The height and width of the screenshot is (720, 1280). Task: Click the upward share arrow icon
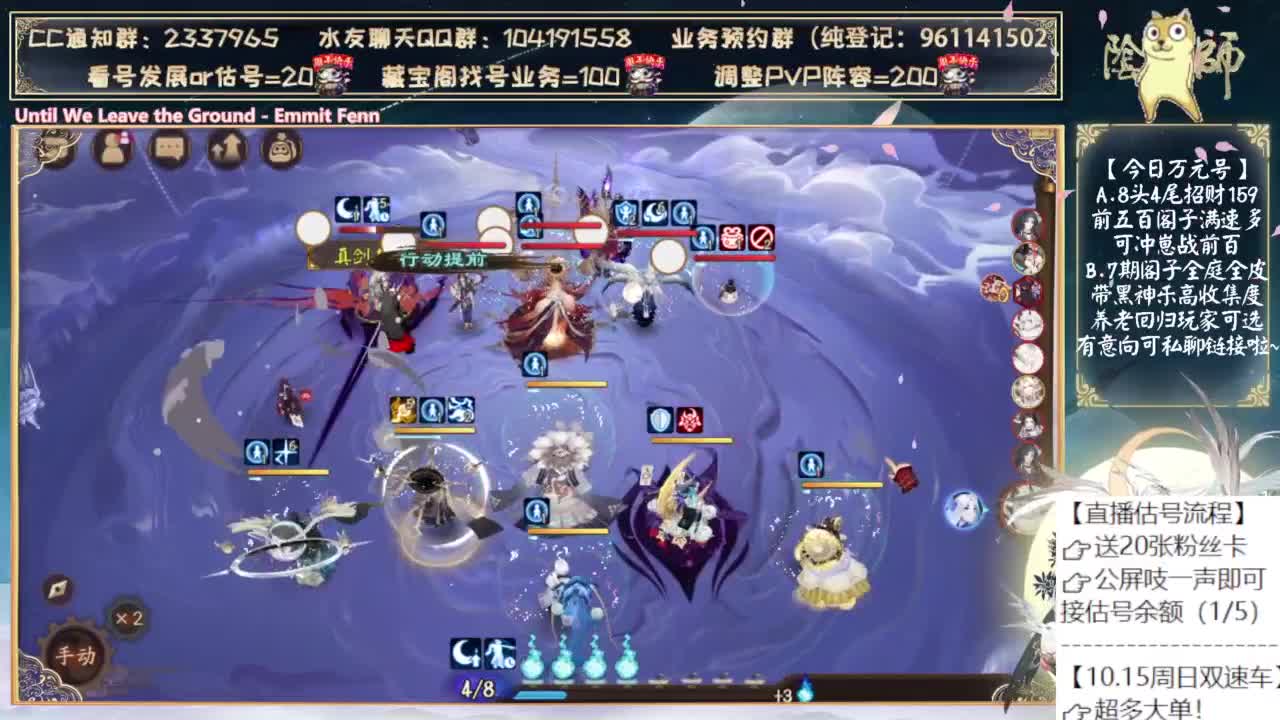[x=226, y=150]
